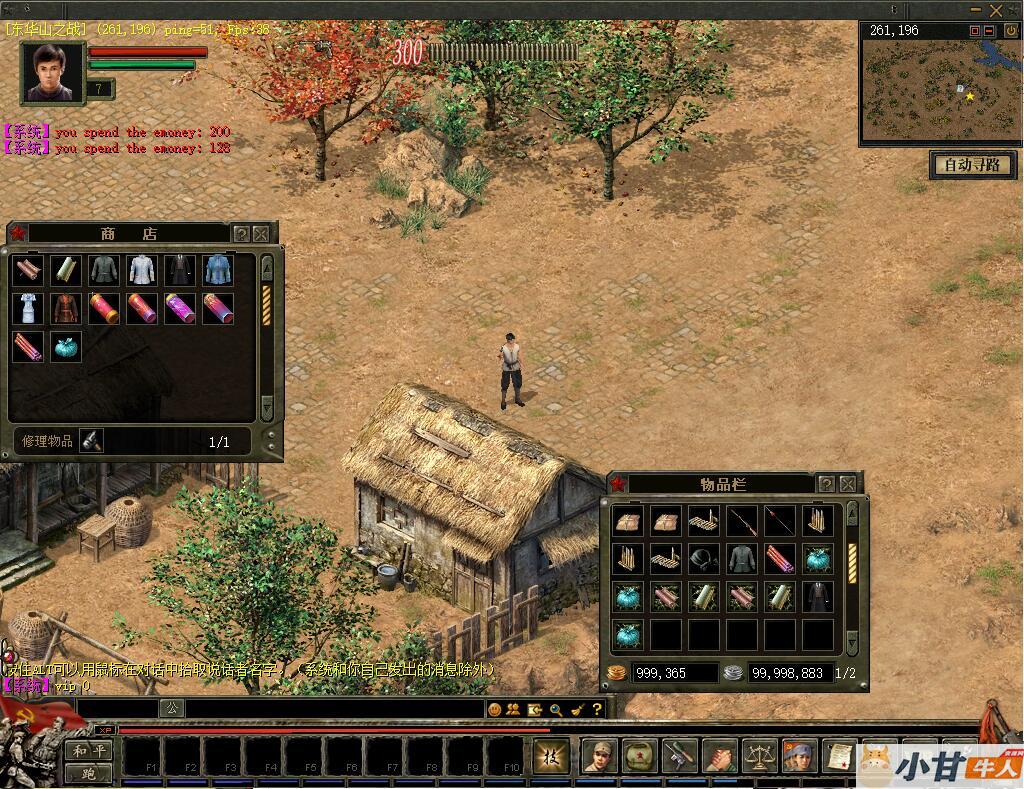Select the blue jacket in the shop
The height and width of the screenshot is (789, 1024).
[218, 270]
